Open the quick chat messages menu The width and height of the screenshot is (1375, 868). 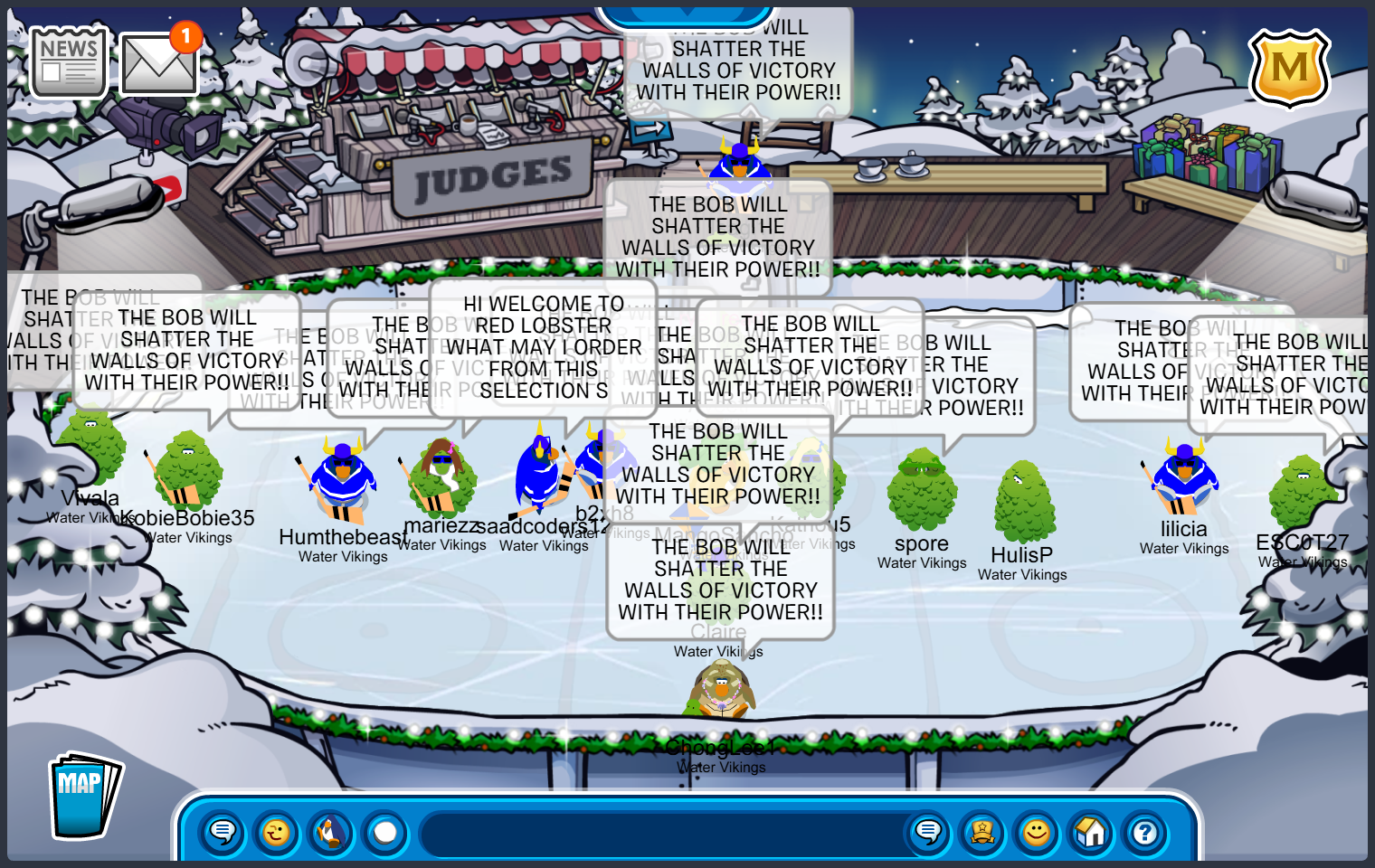[x=223, y=832]
